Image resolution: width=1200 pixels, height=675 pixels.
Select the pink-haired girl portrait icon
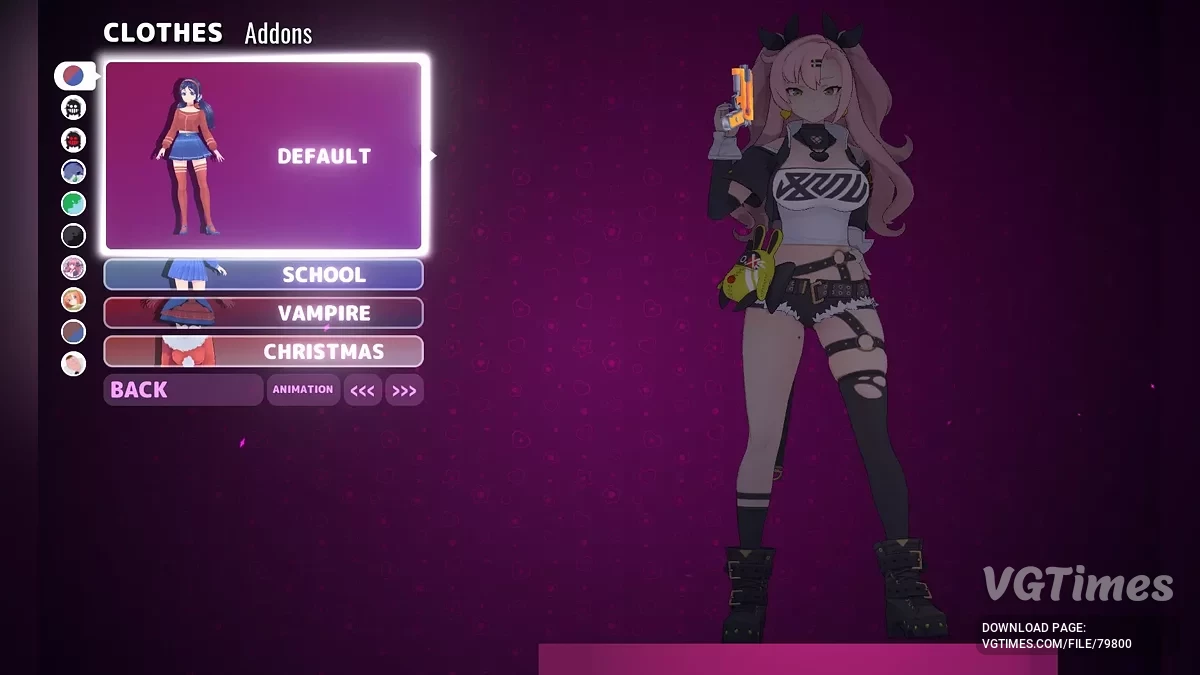(74, 267)
